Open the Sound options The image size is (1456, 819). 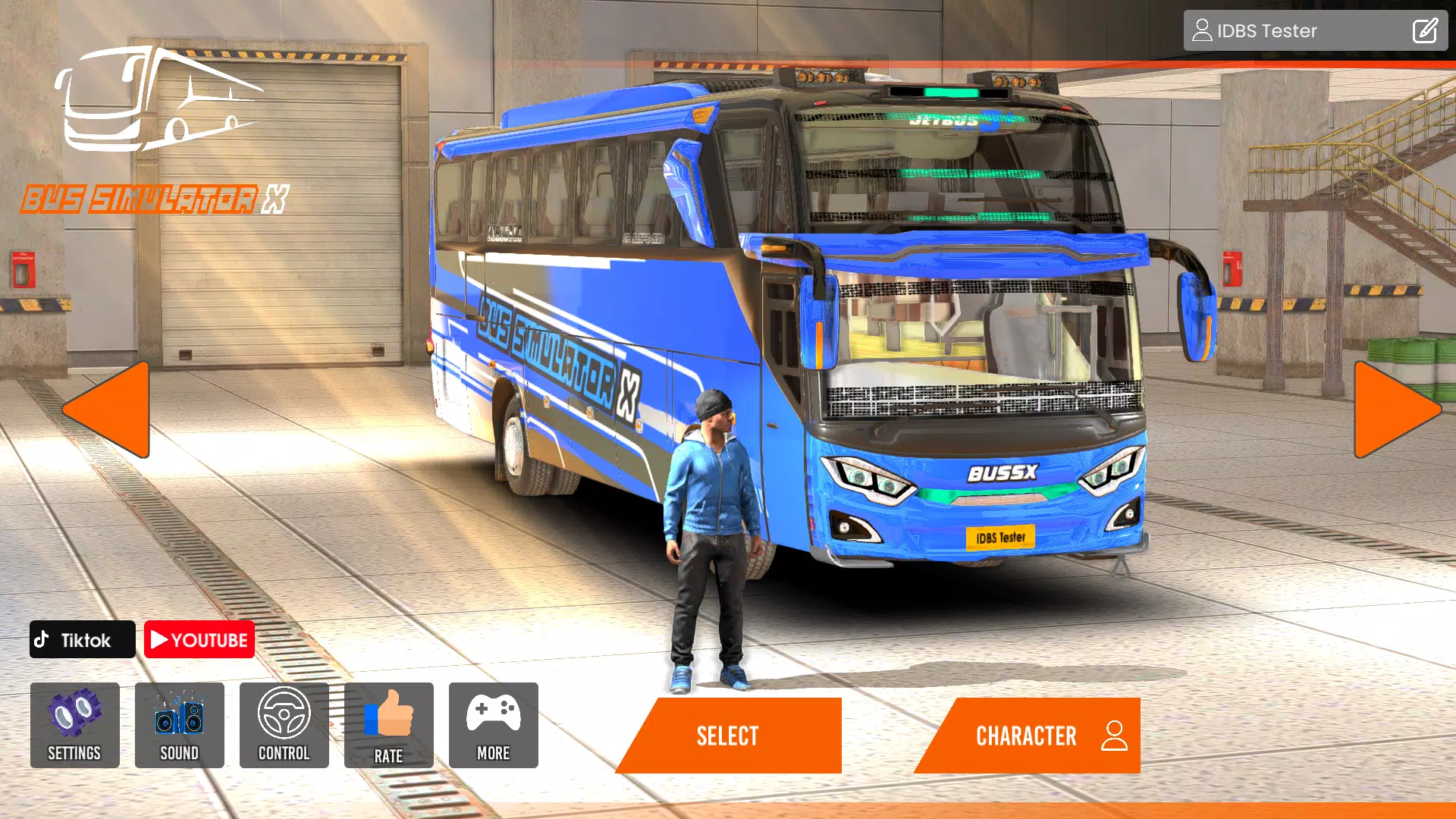tap(180, 726)
